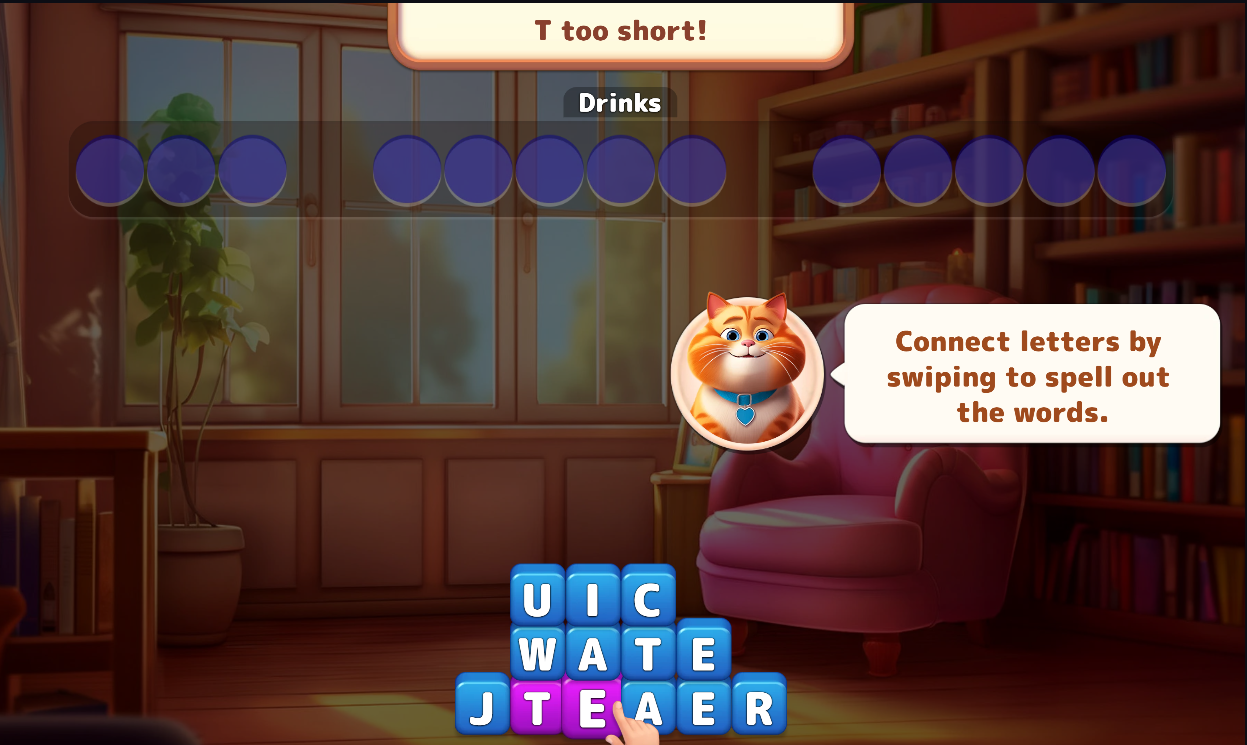Tap the purple highlighted E tile
Viewport: 1247px width, 745px height.
(591, 708)
